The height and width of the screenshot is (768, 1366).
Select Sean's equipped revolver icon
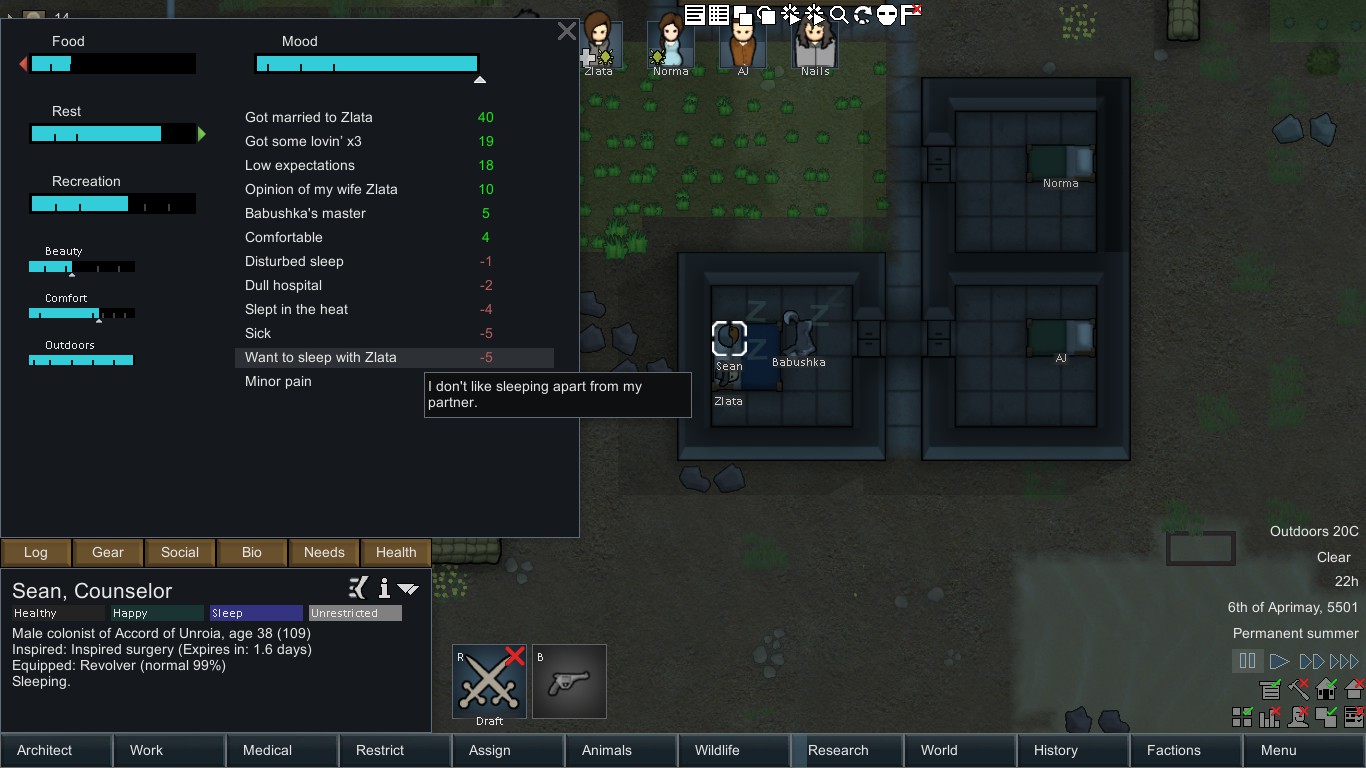pyautogui.click(x=569, y=681)
